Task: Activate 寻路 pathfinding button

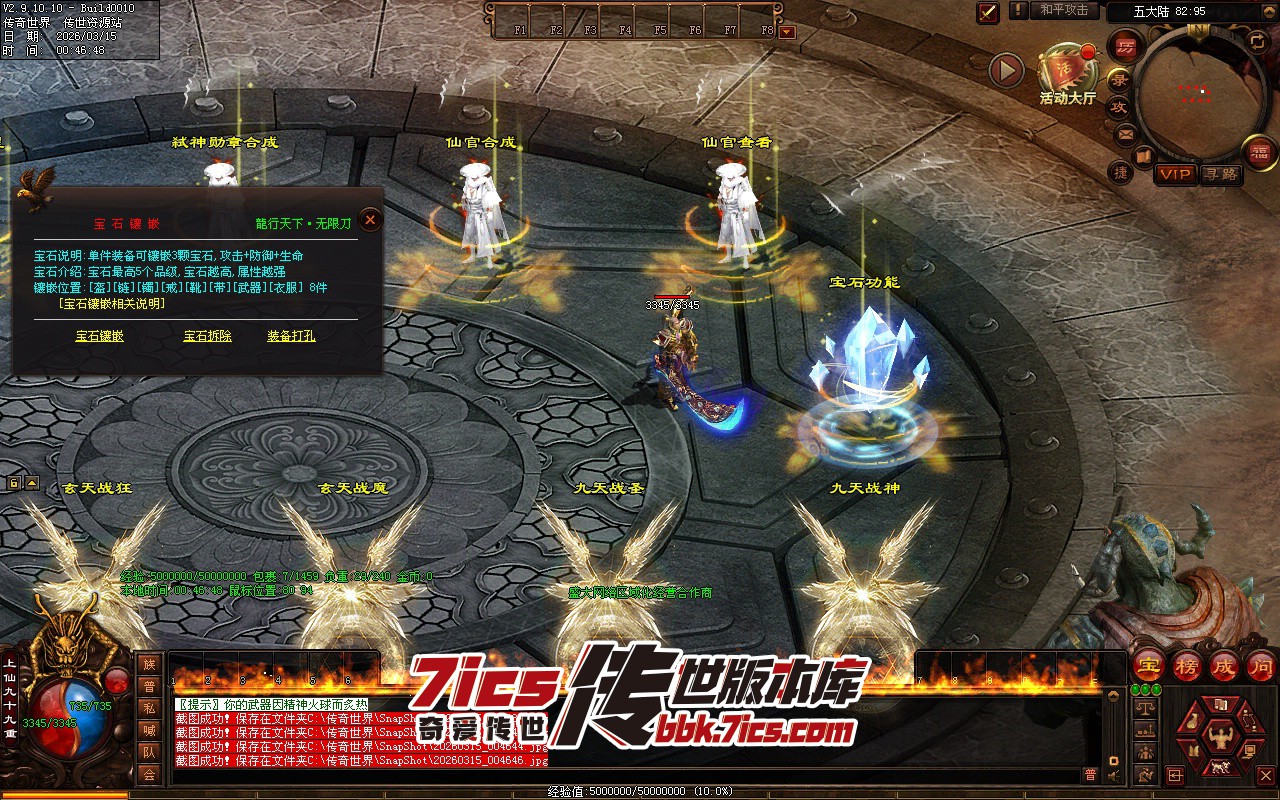Action: click(x=1221, y=174)
